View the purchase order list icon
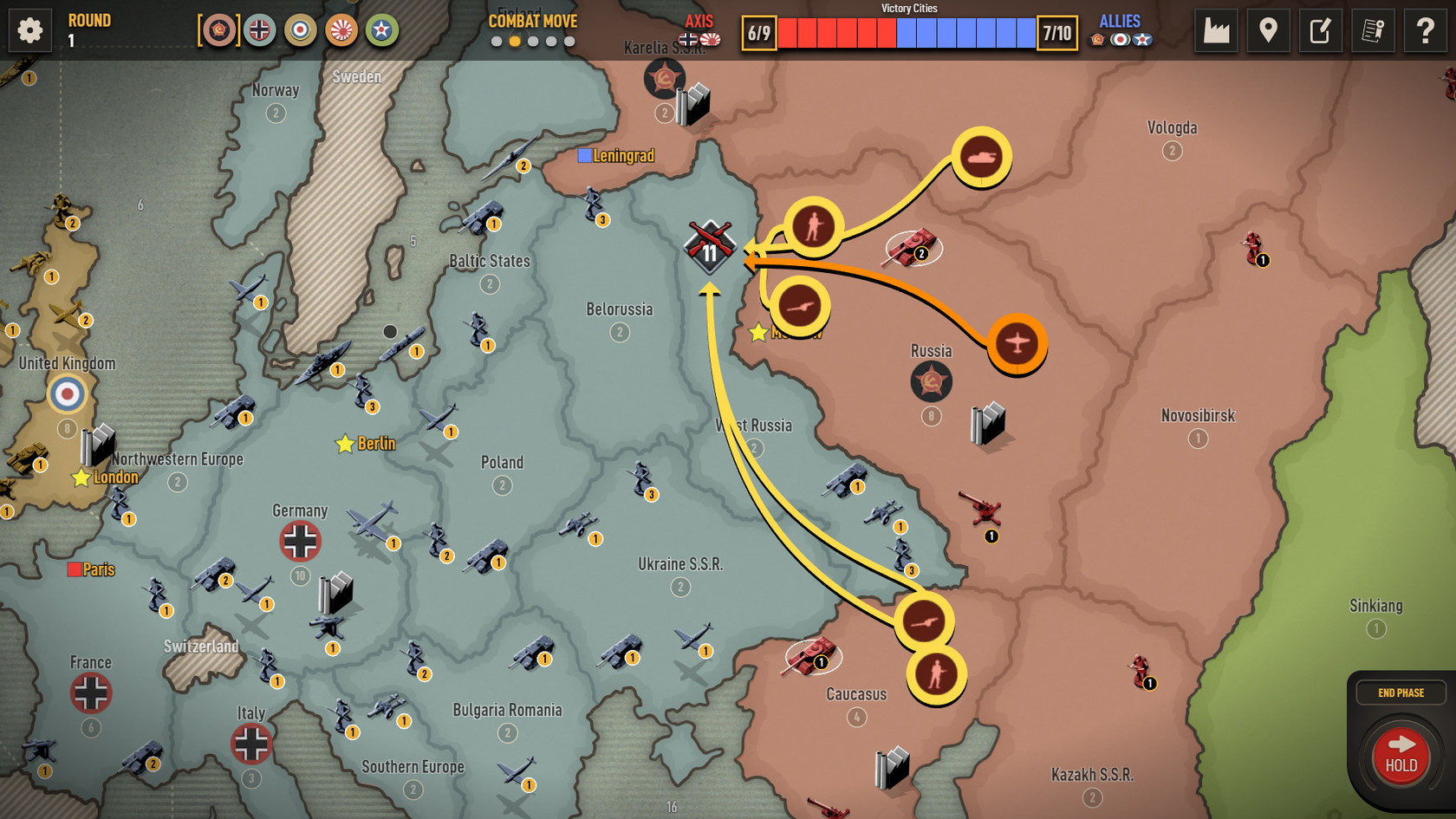1456x819 pixels. coord(1372,30)
